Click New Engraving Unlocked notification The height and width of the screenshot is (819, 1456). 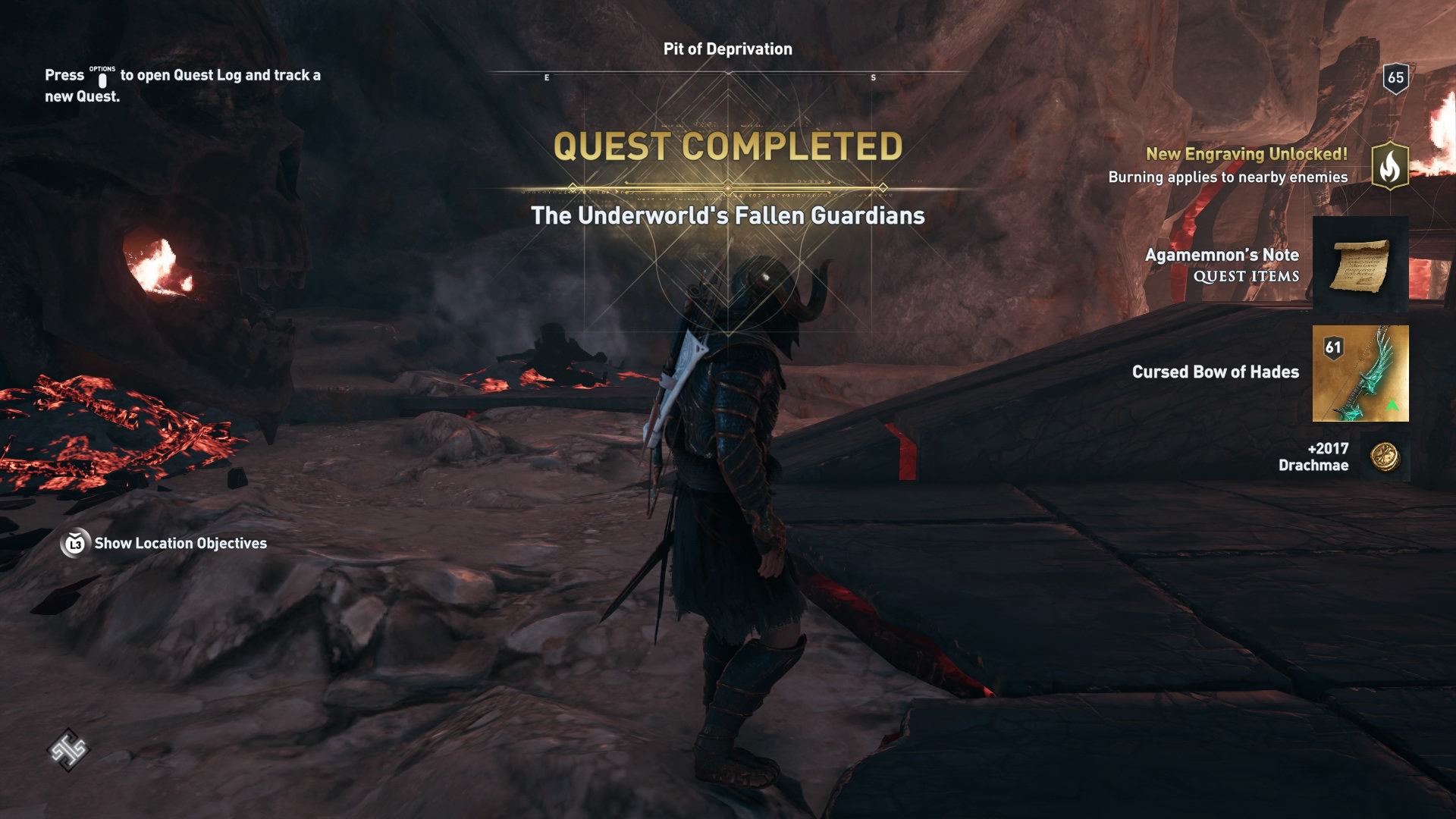1246,155
